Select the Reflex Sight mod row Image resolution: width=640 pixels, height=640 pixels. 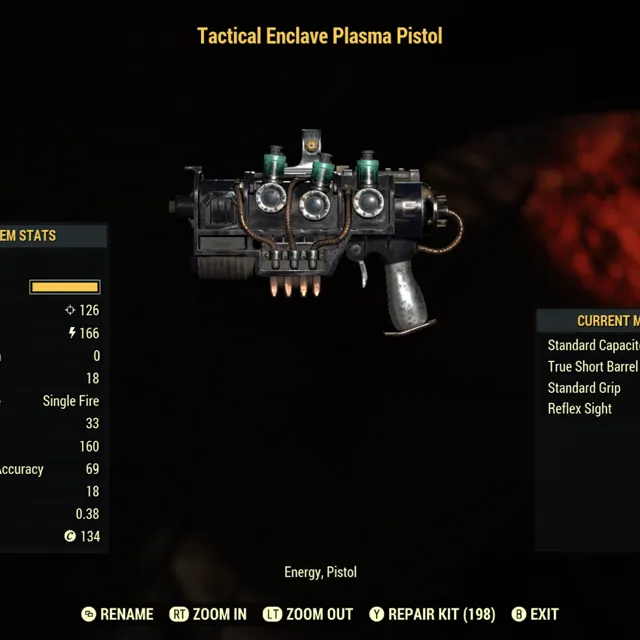pyautogui.click(x=581, y=409)
